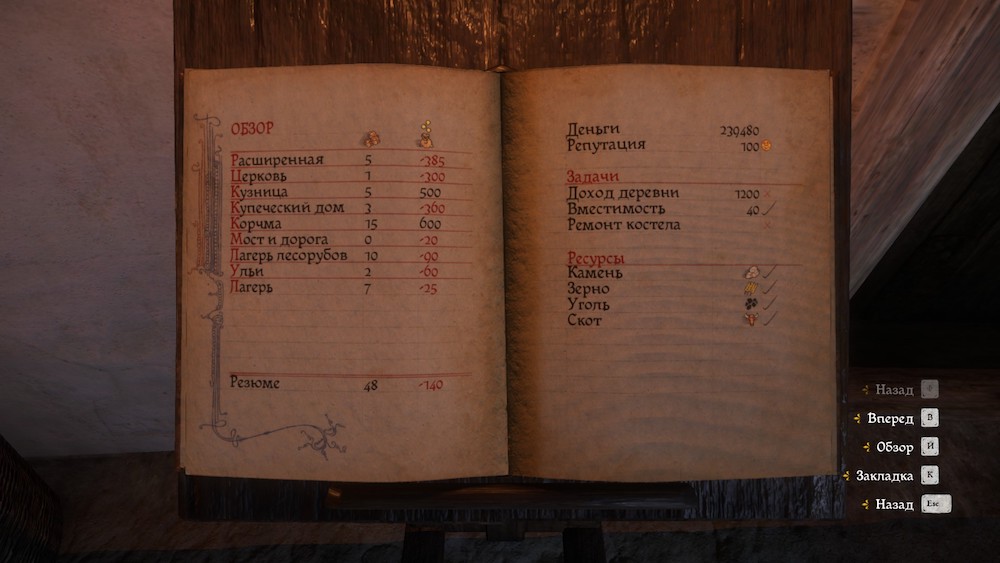Screen dimensions: 1000x563
Task: Choose the Церковь building entry
Action: [260, 176]
